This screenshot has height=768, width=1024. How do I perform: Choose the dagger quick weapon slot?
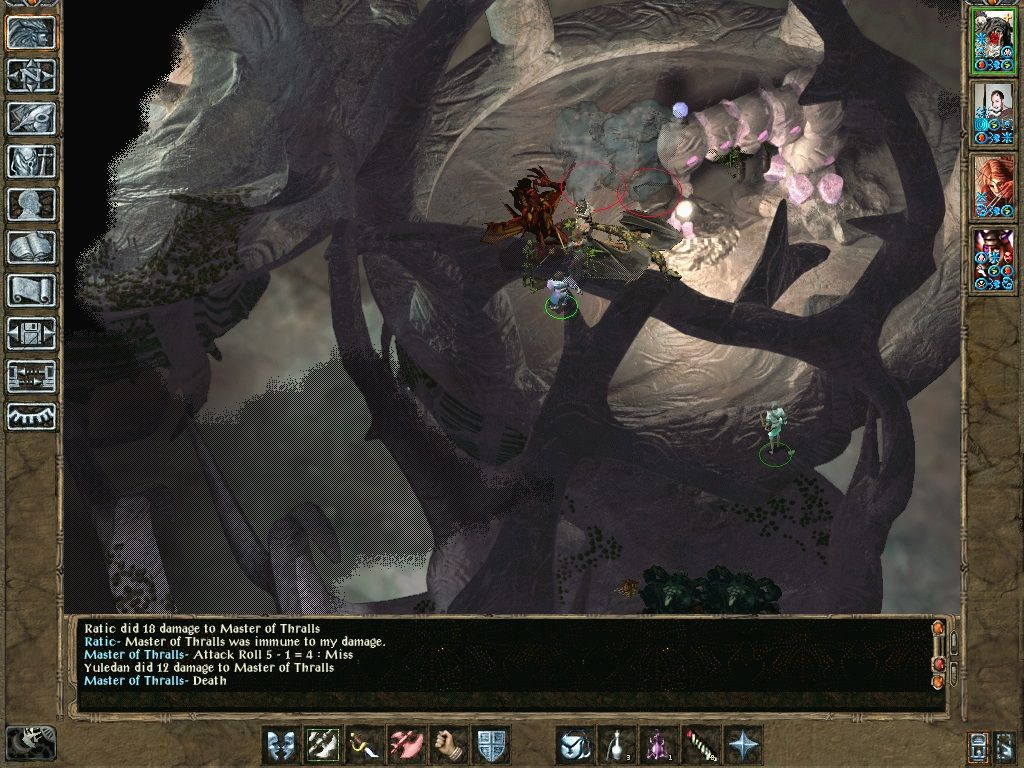365,746
